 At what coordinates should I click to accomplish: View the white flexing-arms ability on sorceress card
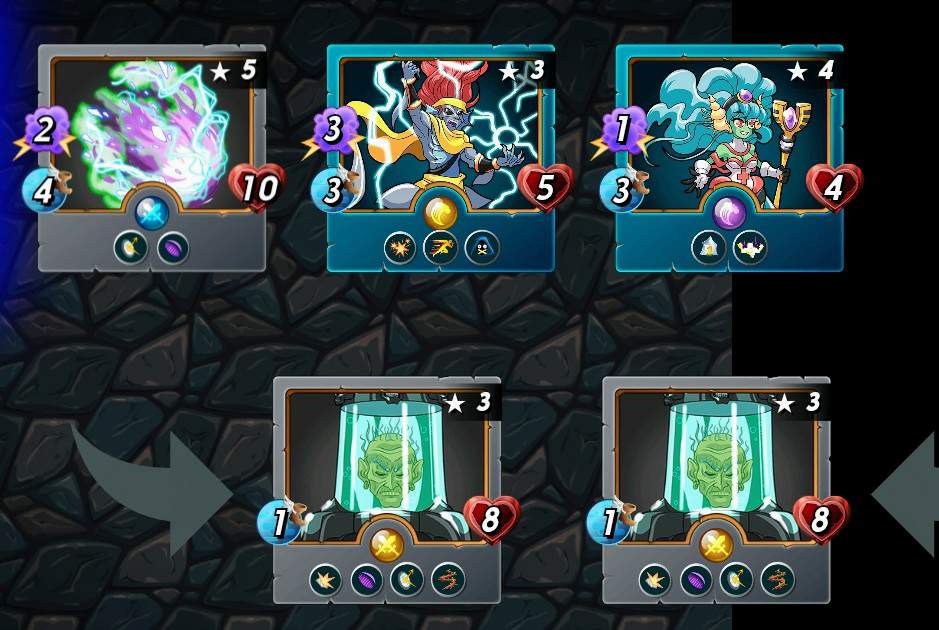pos(750,248)
